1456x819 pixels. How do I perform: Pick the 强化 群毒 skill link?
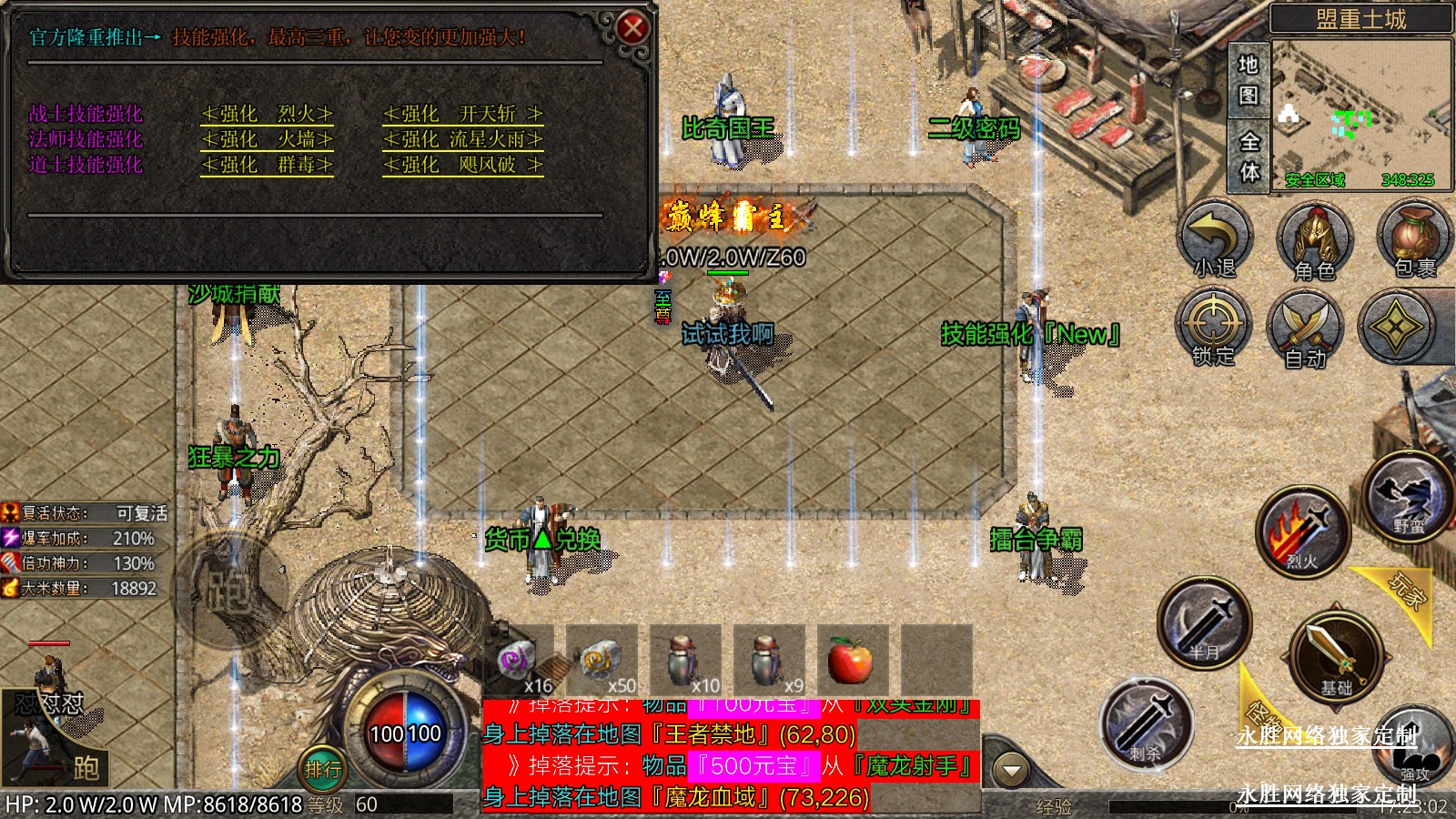267,165
